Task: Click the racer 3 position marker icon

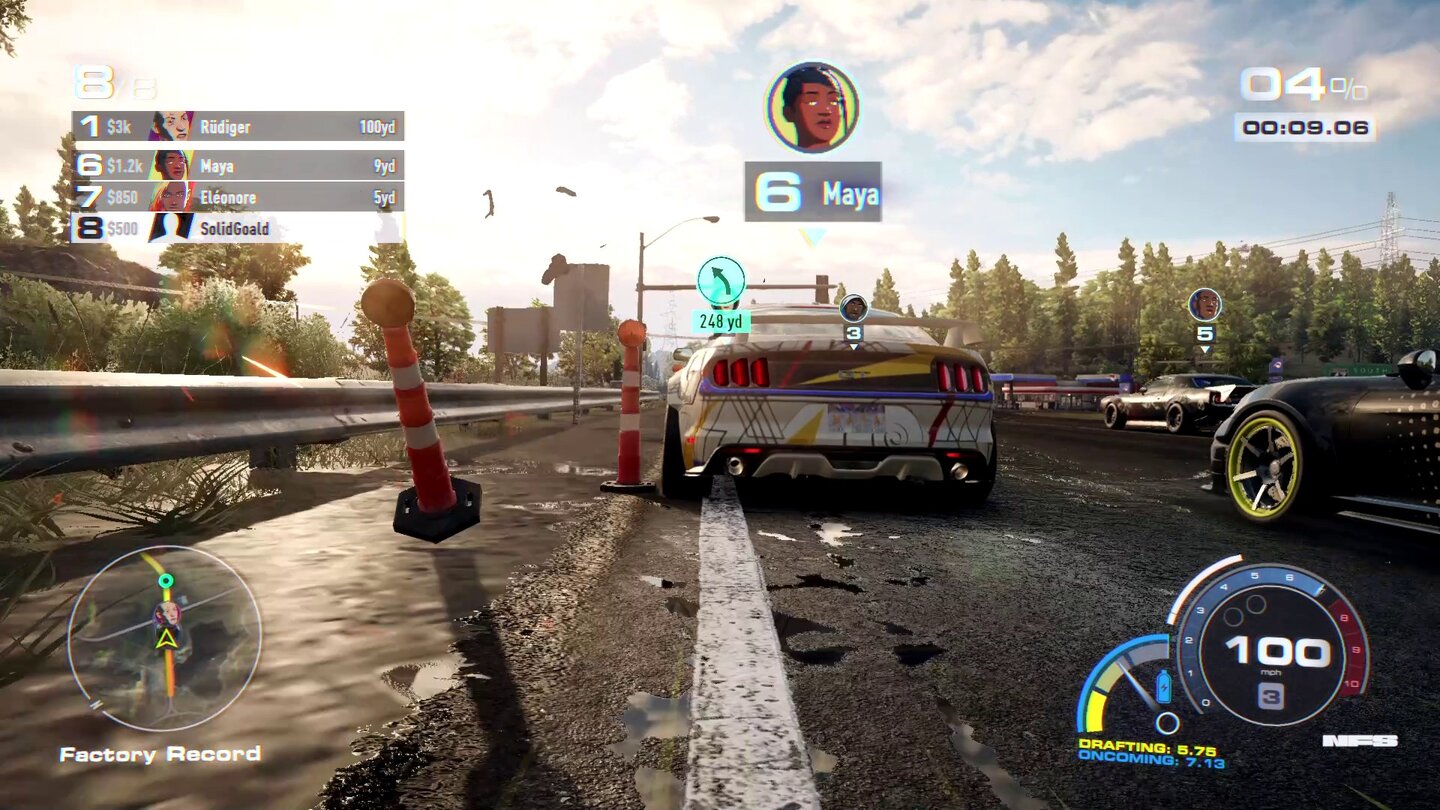Action: pos(855,306)
